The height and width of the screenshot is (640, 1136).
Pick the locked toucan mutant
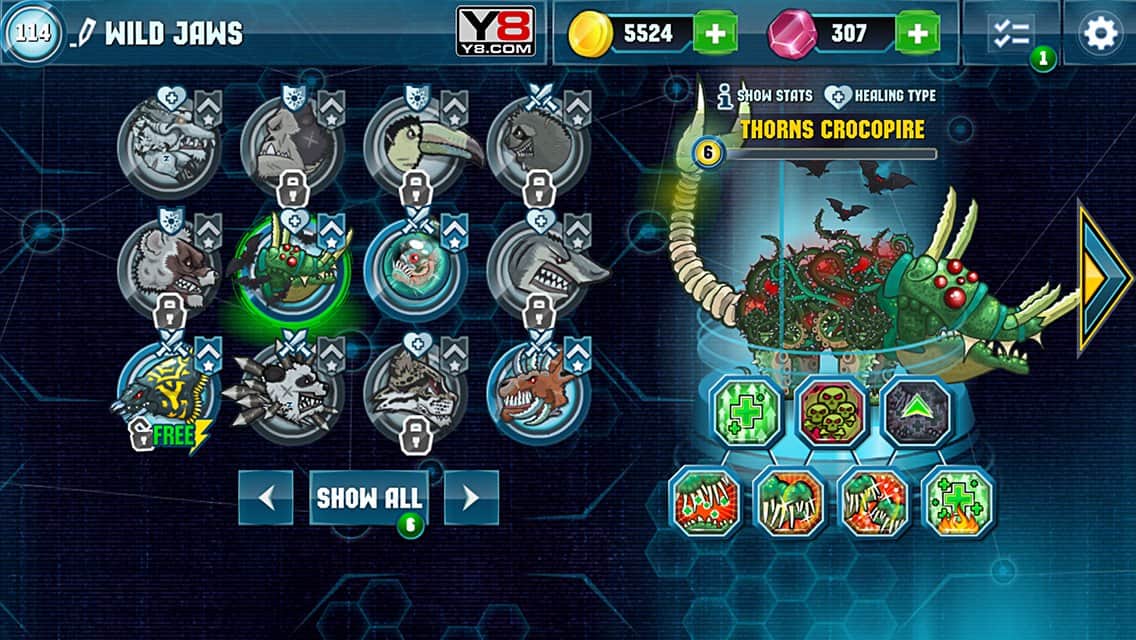(413, 145)
